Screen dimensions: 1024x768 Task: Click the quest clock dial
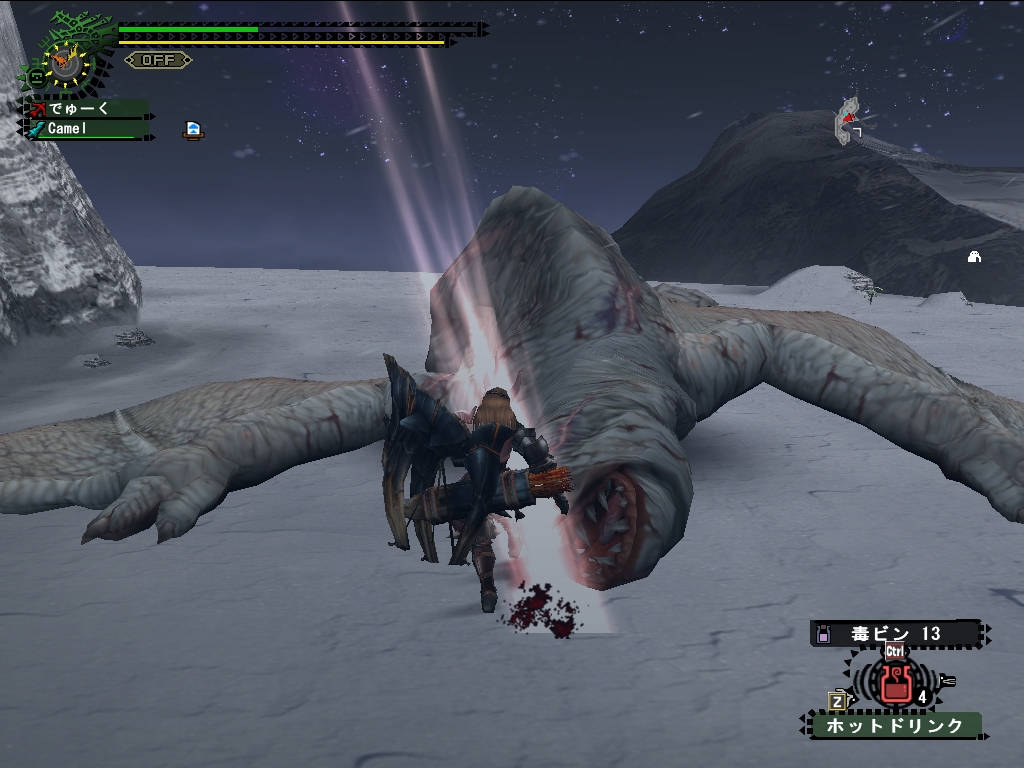[x=66, y=62]
